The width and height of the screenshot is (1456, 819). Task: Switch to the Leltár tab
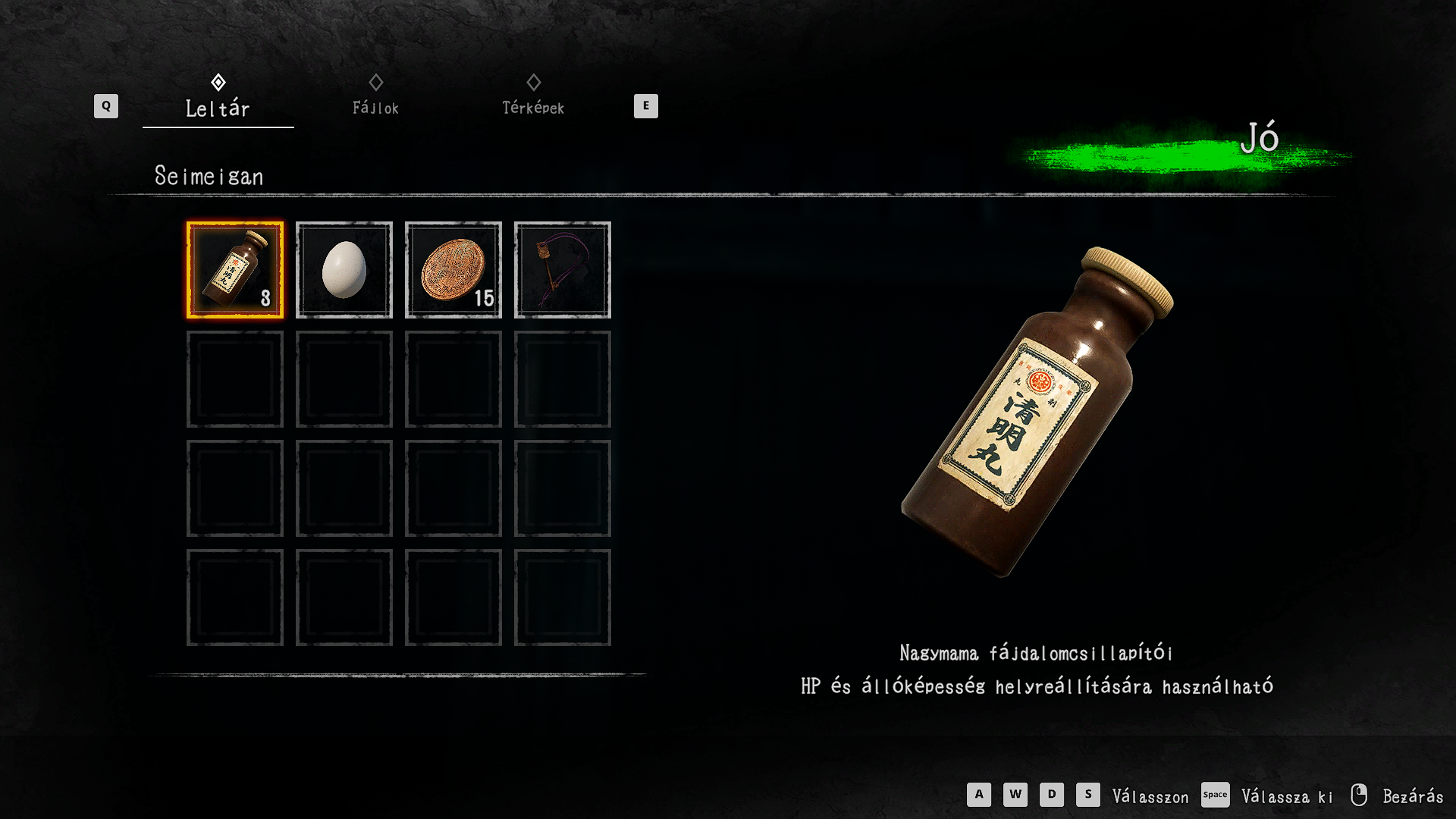pos(218,108)
